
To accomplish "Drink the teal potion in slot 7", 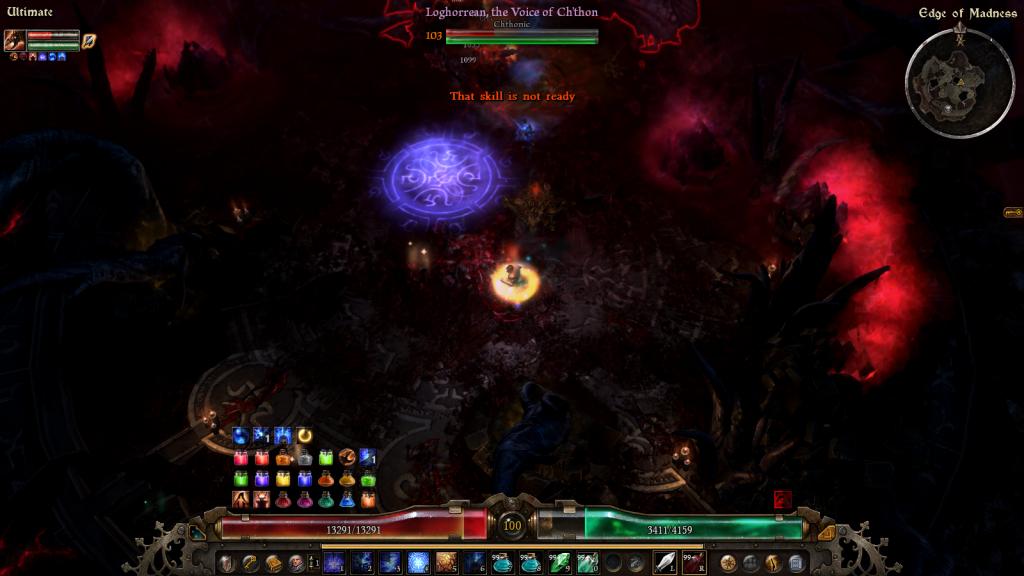I will (502, 563).
